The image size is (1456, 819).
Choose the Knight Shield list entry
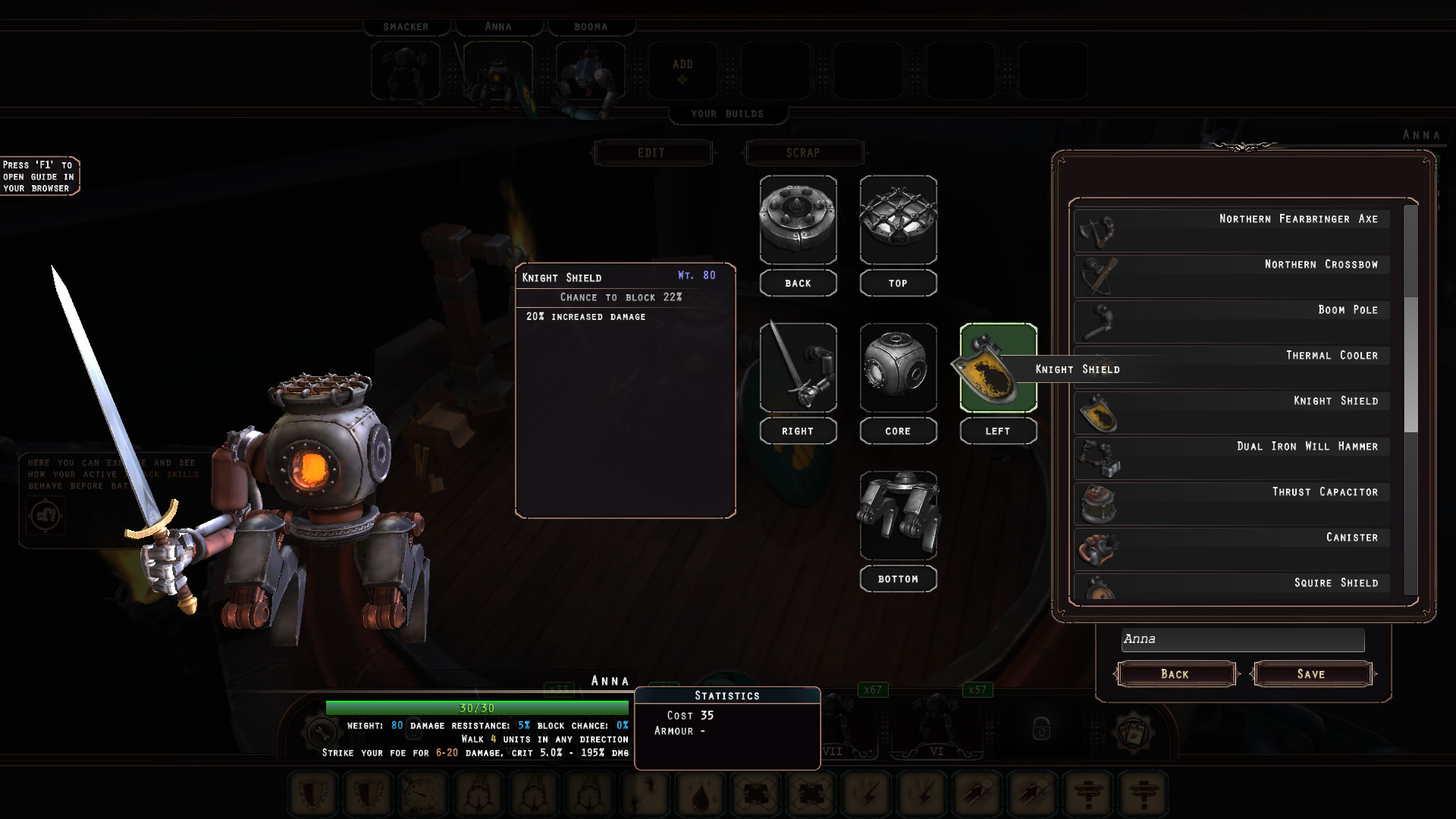coord(1232,411)
